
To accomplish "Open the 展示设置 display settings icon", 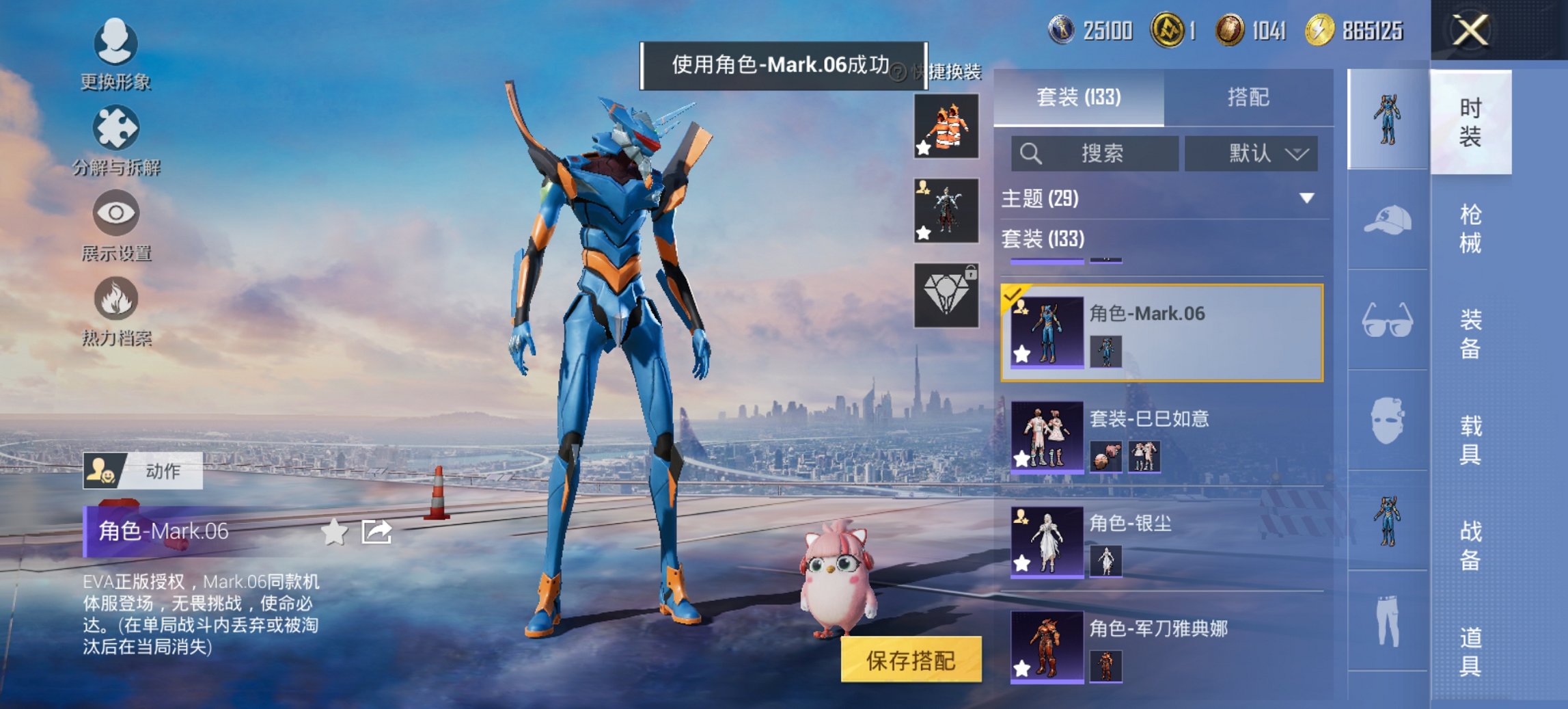I will [x=116, y=215].
